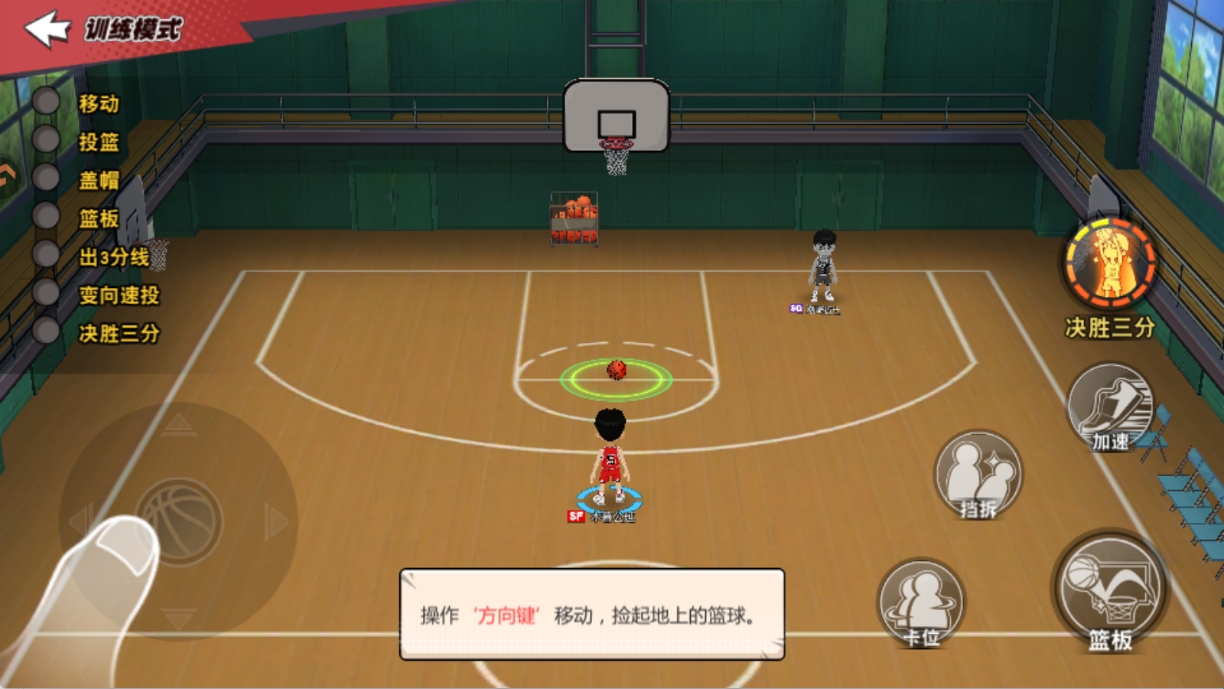This screenshot has height=689, width=1224.
Task: Activate the glowing 决胜三分 skill icon
Action: click(x=1109, y=264)
